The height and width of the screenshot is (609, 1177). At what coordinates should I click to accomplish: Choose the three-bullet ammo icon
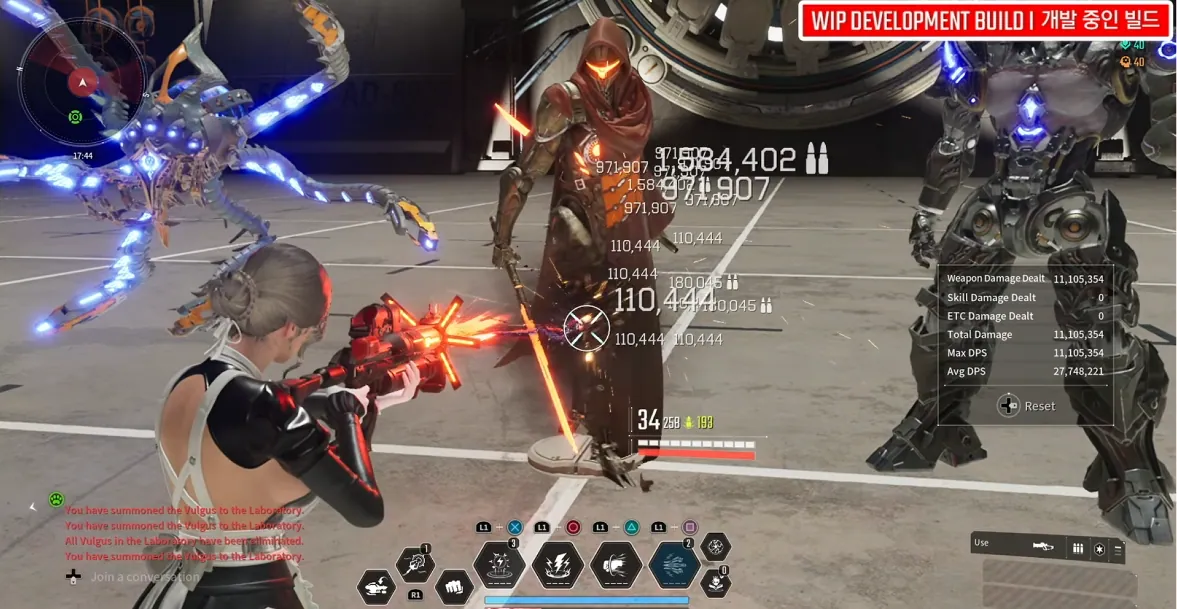click(x=1078, y=548)
